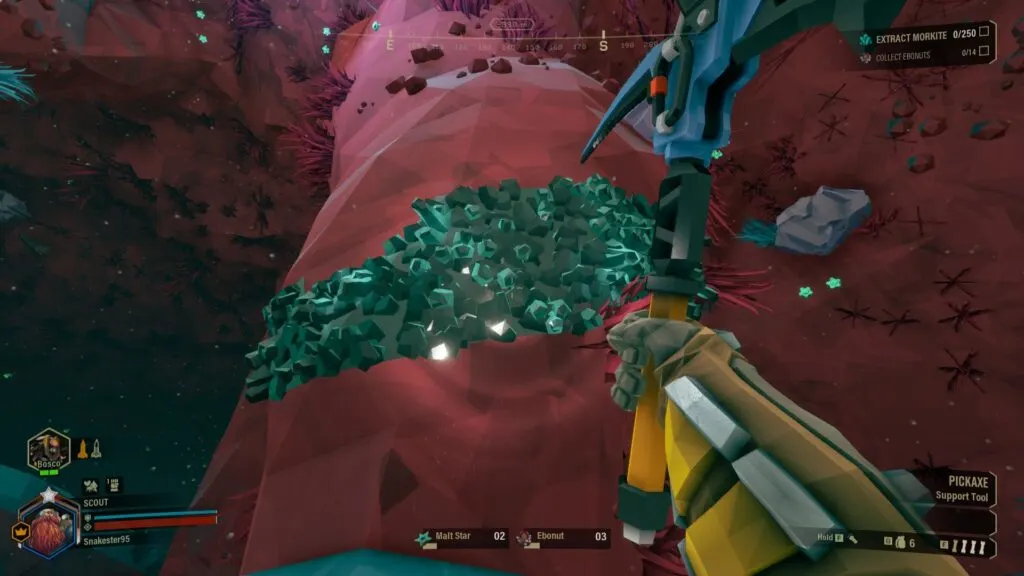1024x576 pixels.
Task: Select the Scout player portrait
Action: 48,527
